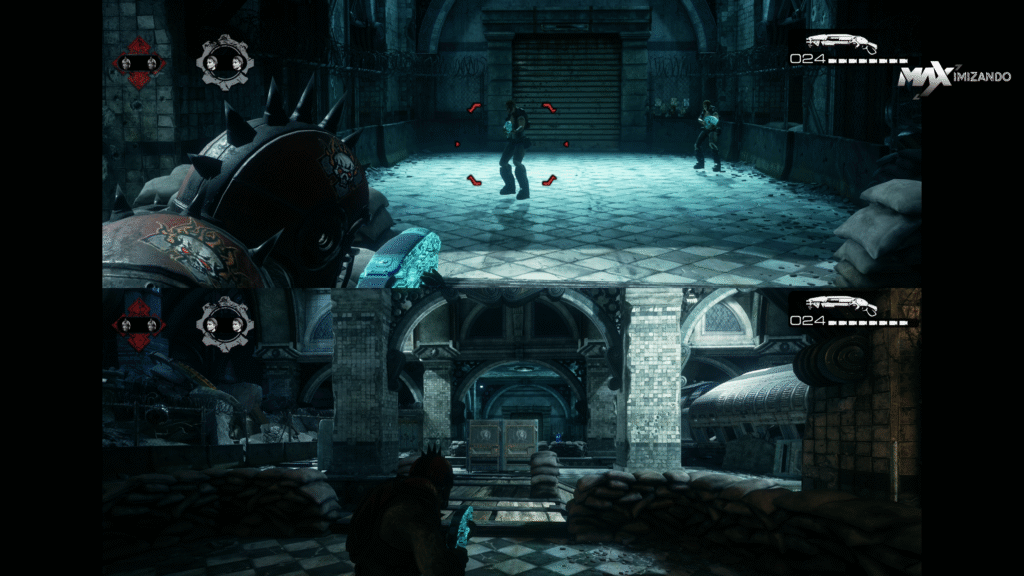Select the grey COG gear icon in lower split-screen

pos(225,323)
